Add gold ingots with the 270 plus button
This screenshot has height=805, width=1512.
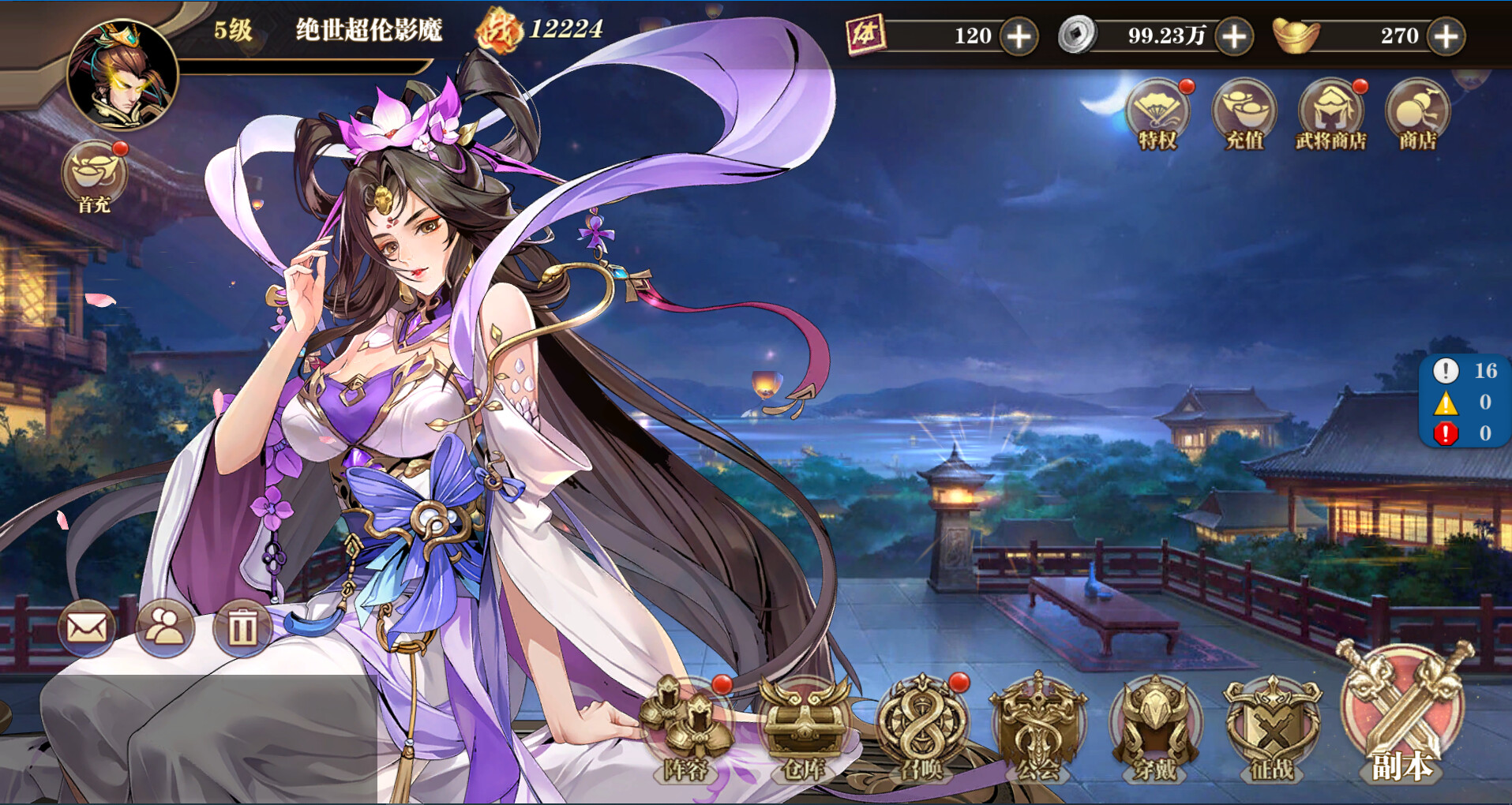(x=1450, y=36)
